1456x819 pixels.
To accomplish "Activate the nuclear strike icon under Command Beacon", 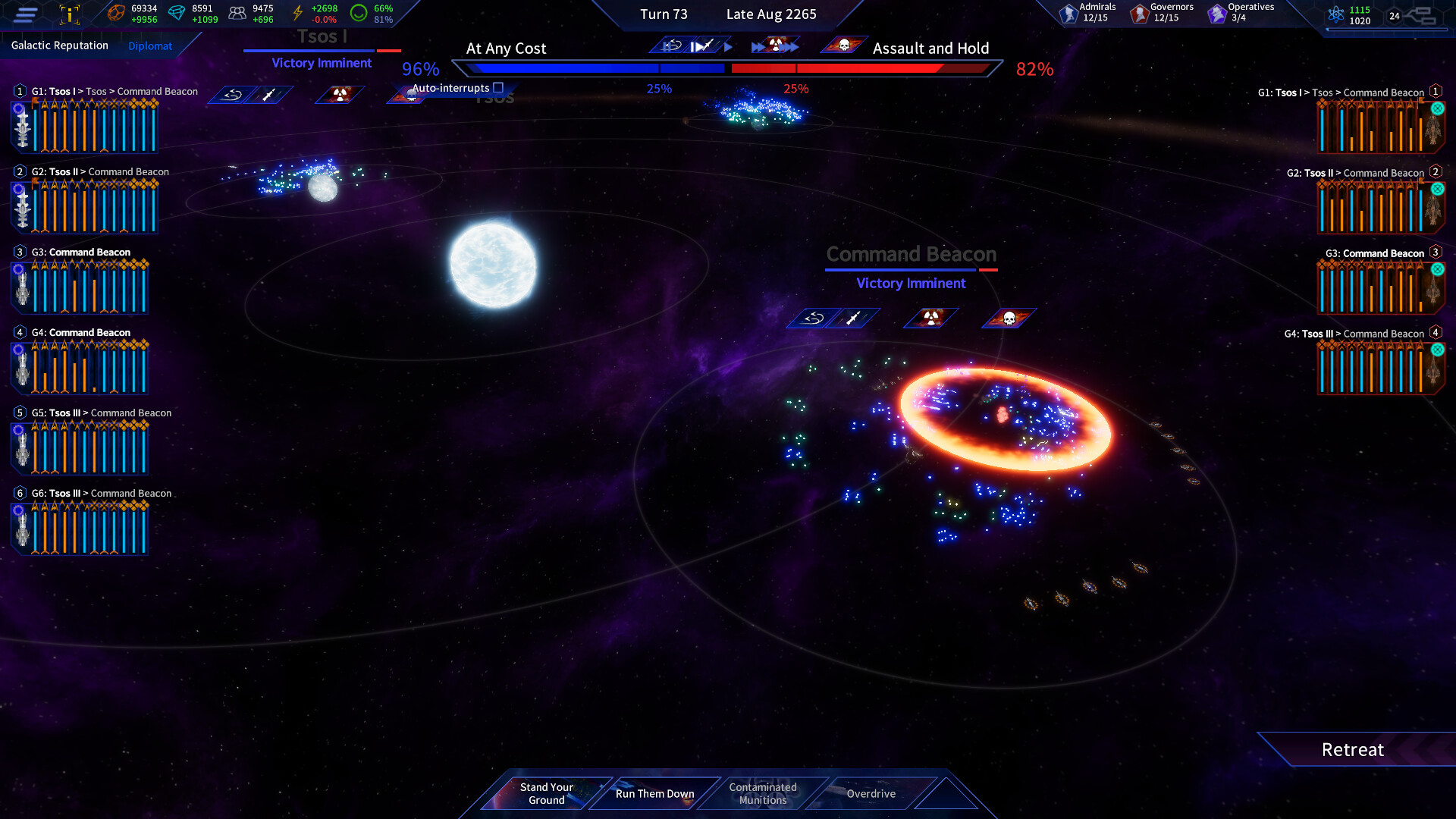I will tap(931, 318).
